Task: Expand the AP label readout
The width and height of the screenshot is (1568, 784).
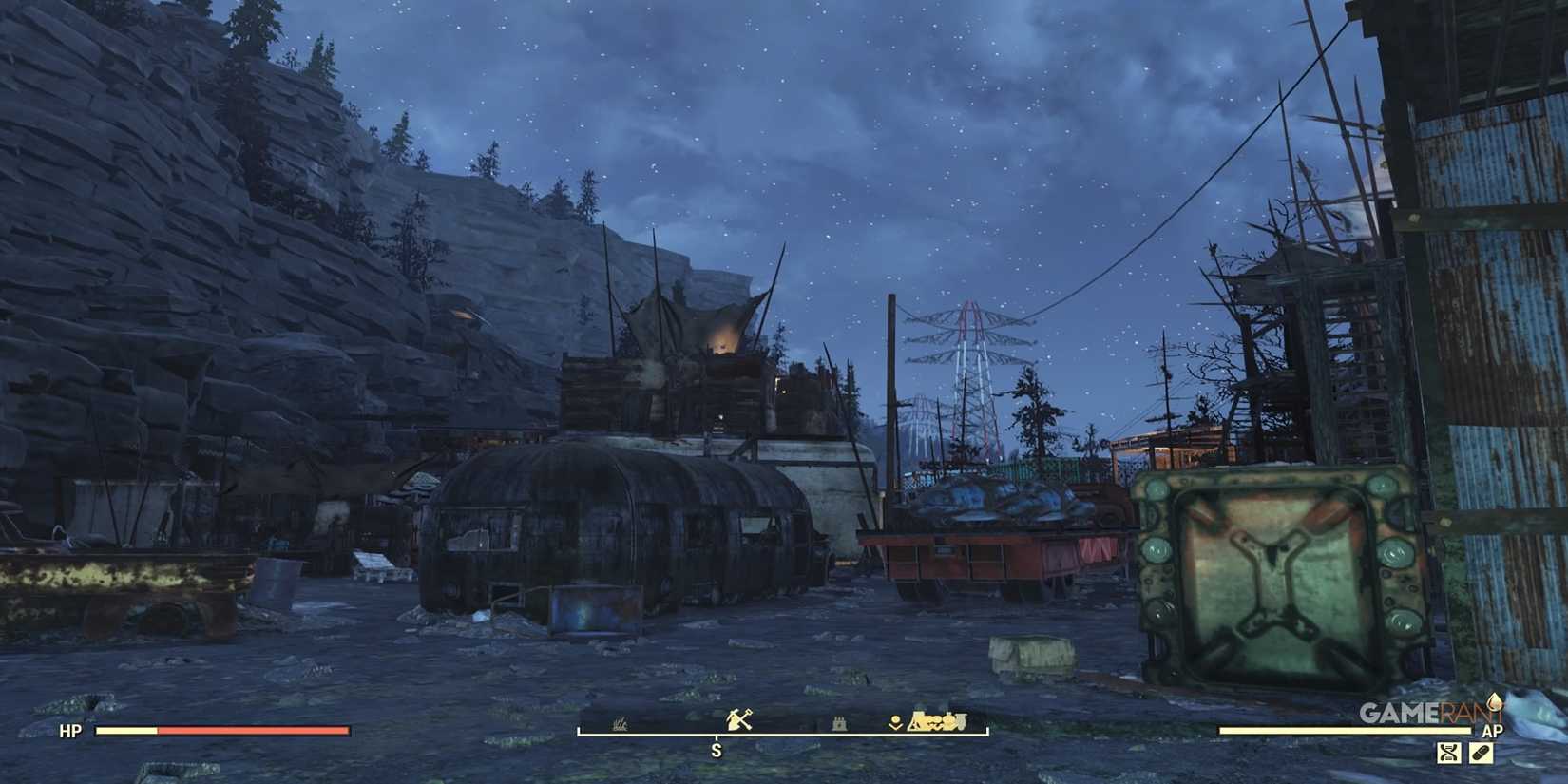Action: [x=1493, y=731]
